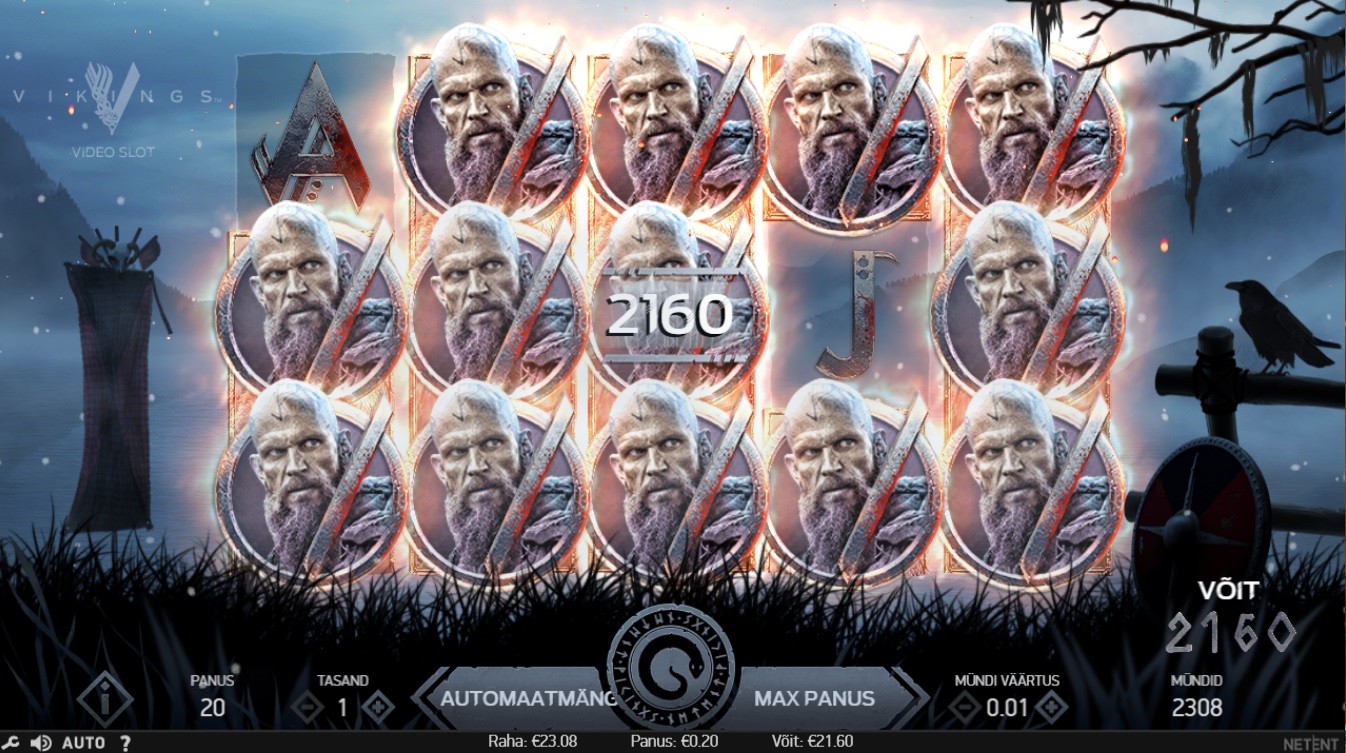Open the paytable info diamond
The height and width of the screenshot is (753, 1346).
(x=104, y=698)
